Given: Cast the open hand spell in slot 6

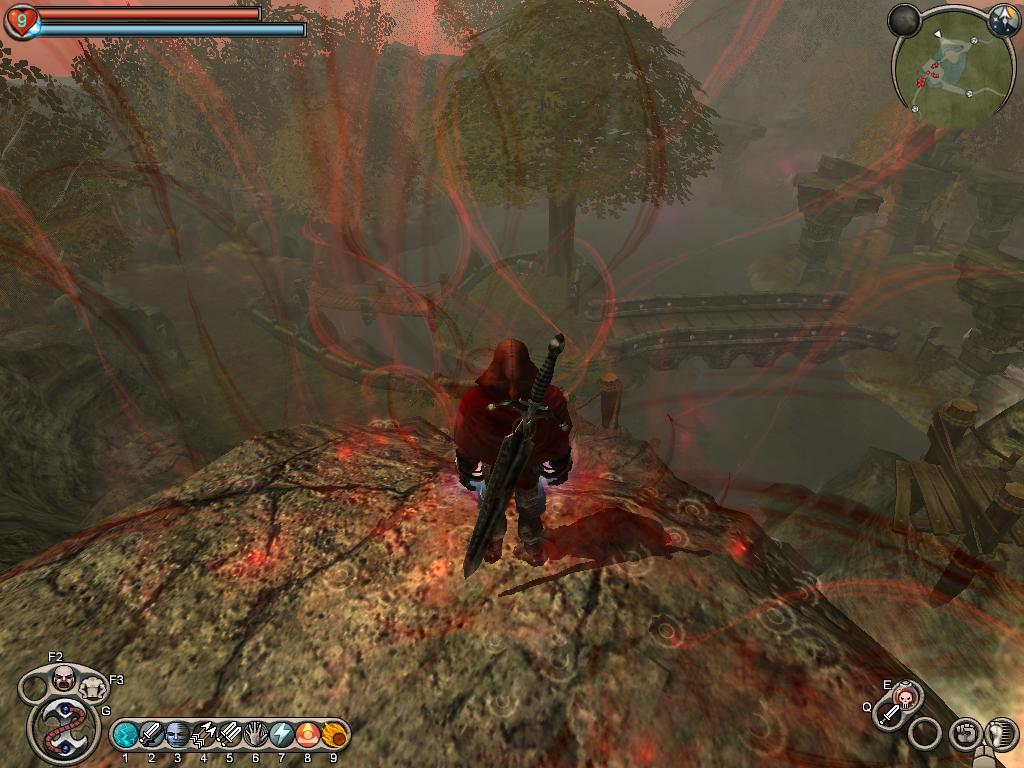Looking at the screenshot, I should [x=255, y=735].
